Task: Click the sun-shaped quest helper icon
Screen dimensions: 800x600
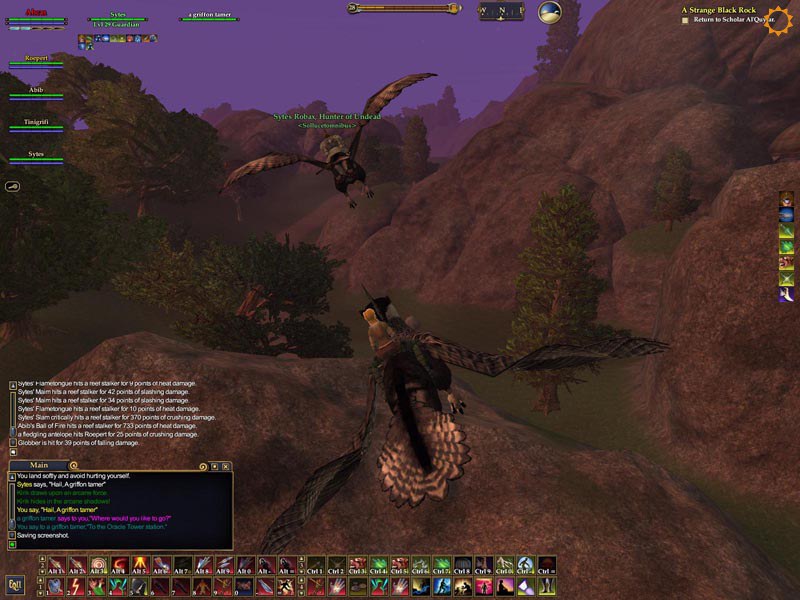Action: tap(777, 20)
